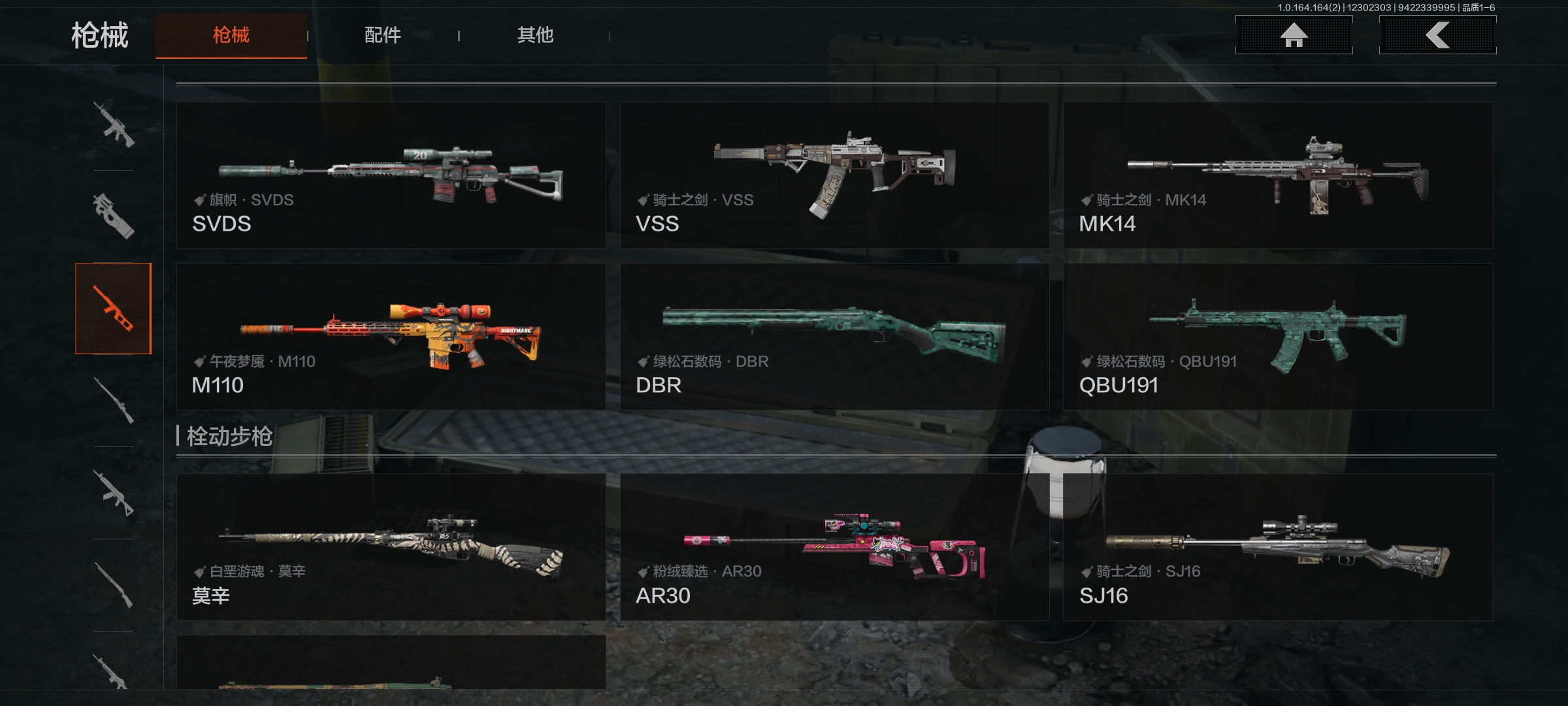
Task: Click the highlighted orange rifle category icon
Action: tap(114, 309)
